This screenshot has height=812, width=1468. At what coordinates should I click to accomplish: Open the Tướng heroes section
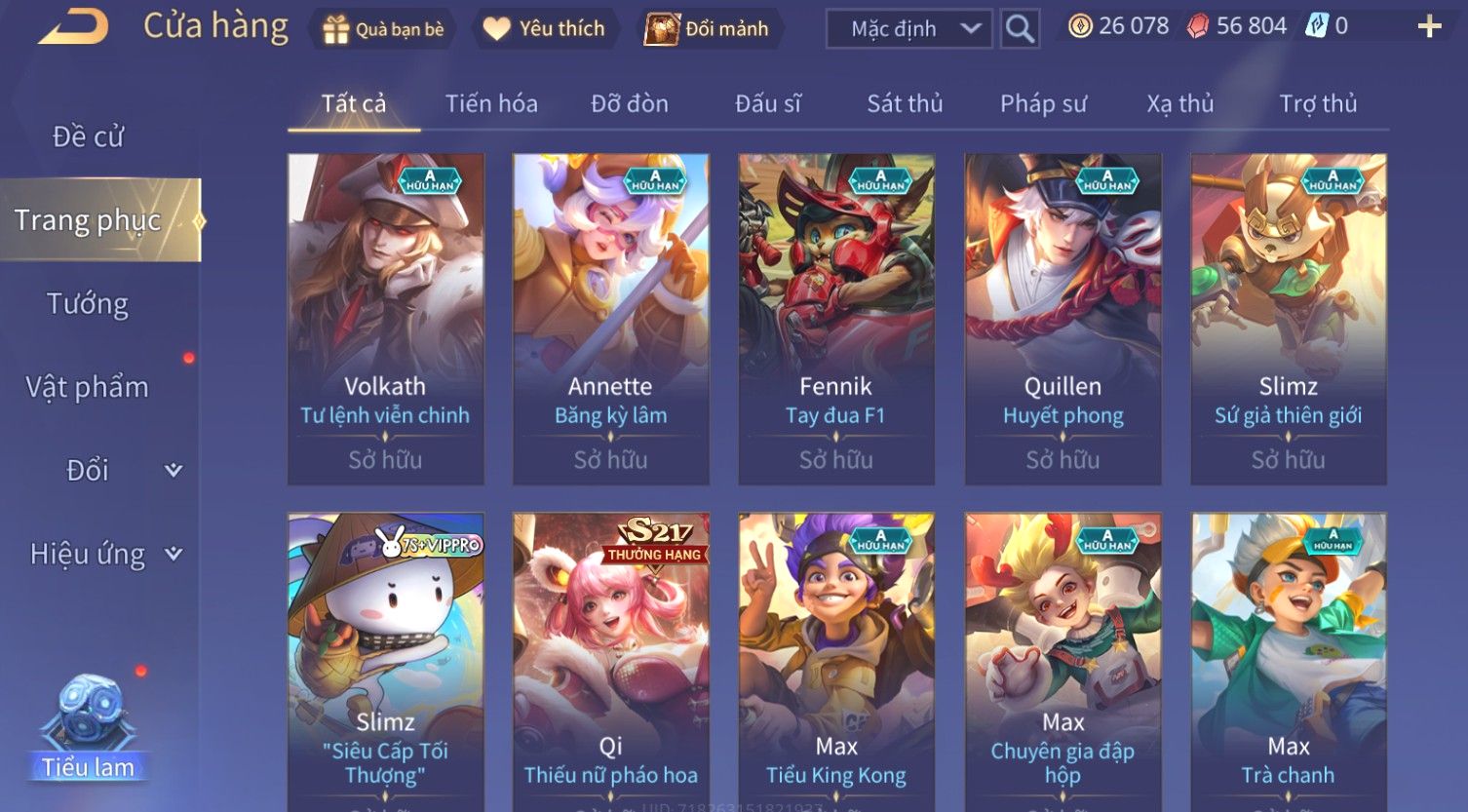88,304
